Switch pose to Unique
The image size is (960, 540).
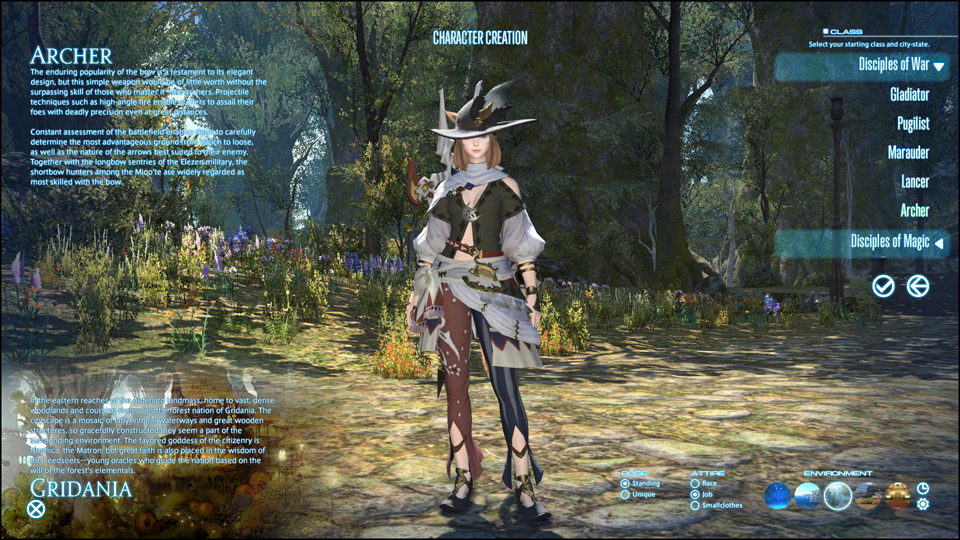(626, 495)
